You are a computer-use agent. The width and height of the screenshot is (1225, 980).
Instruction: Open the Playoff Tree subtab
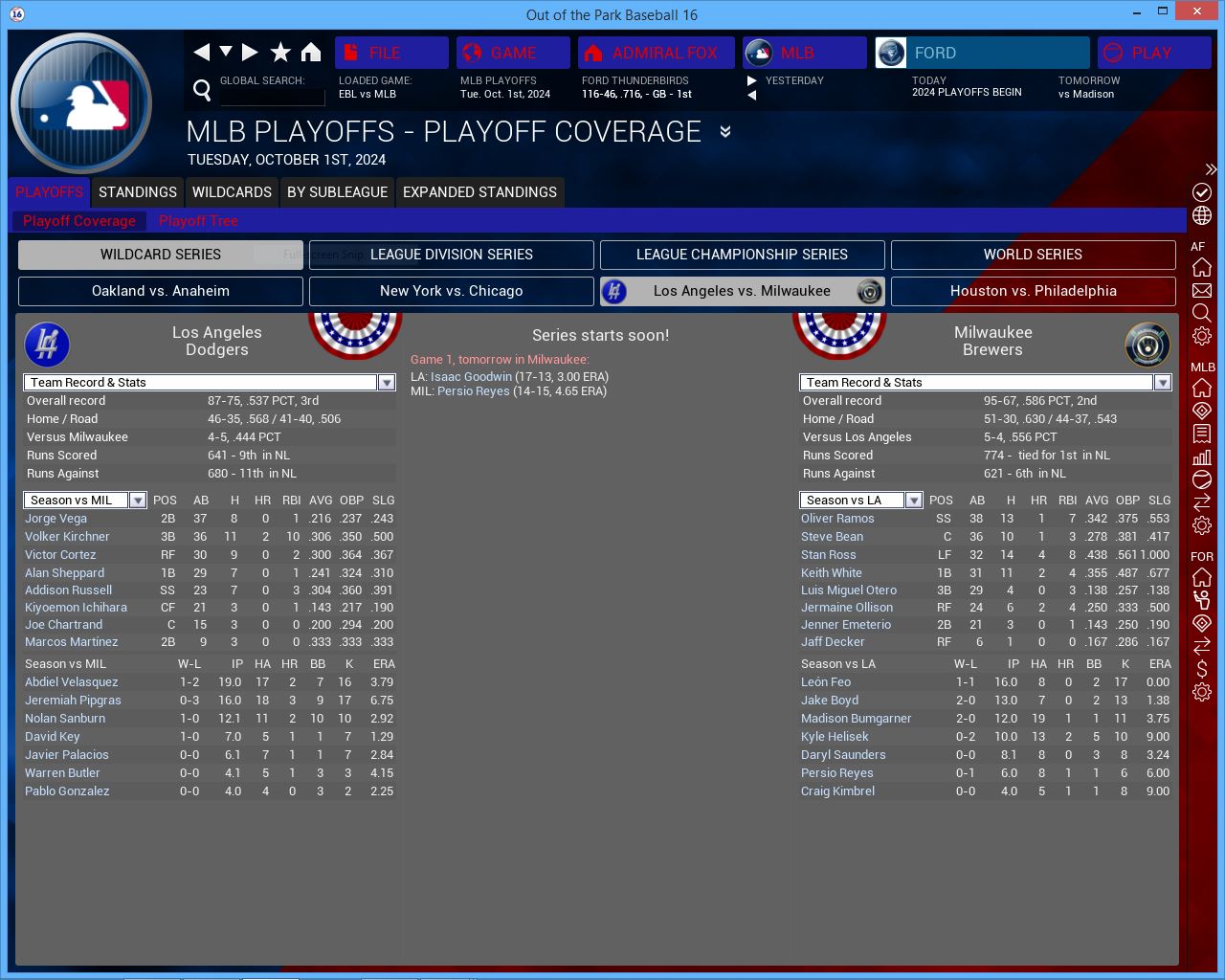(x=198, y=221)
